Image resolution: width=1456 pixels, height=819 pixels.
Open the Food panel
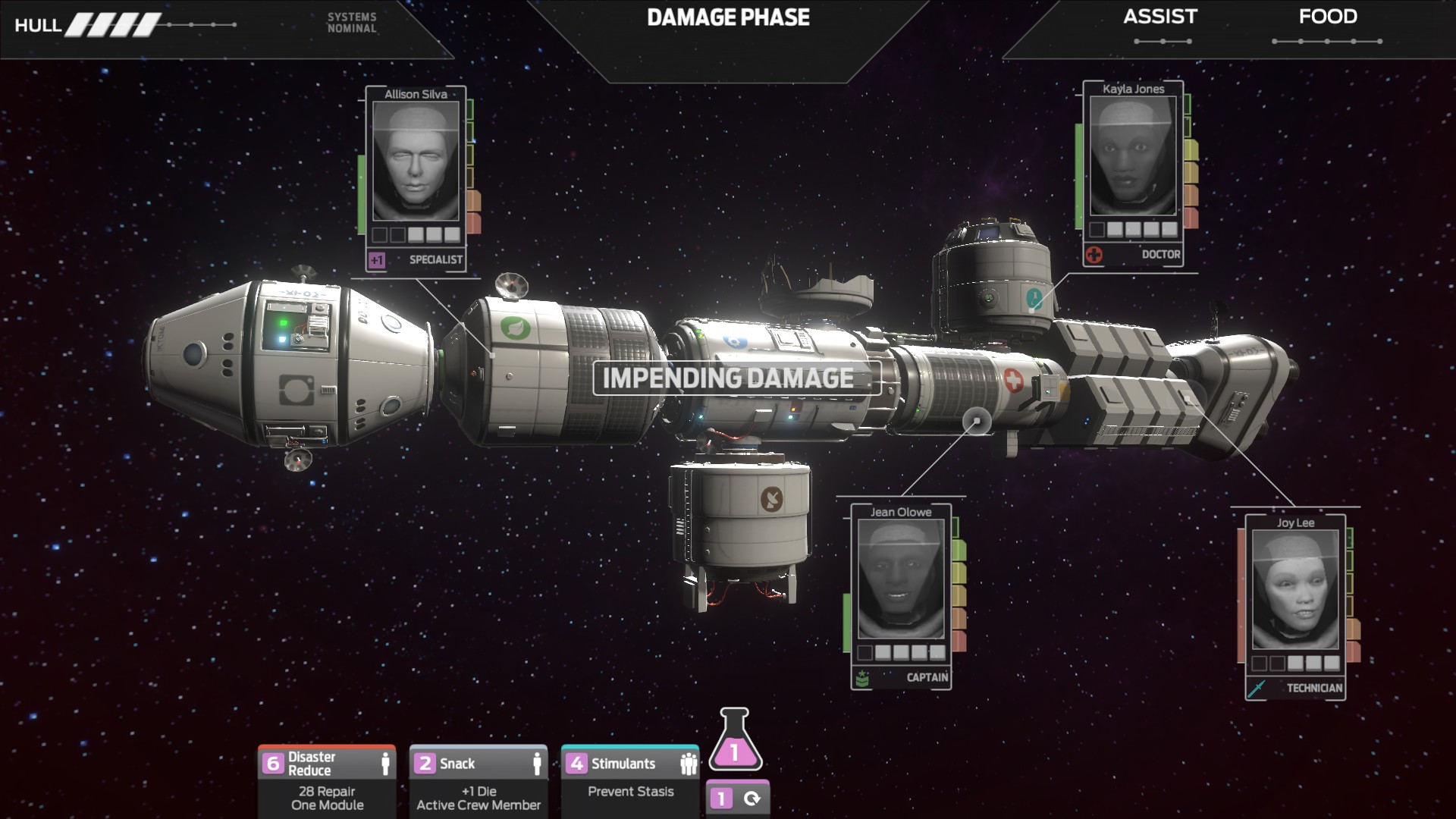click(x=1327, y=18)
